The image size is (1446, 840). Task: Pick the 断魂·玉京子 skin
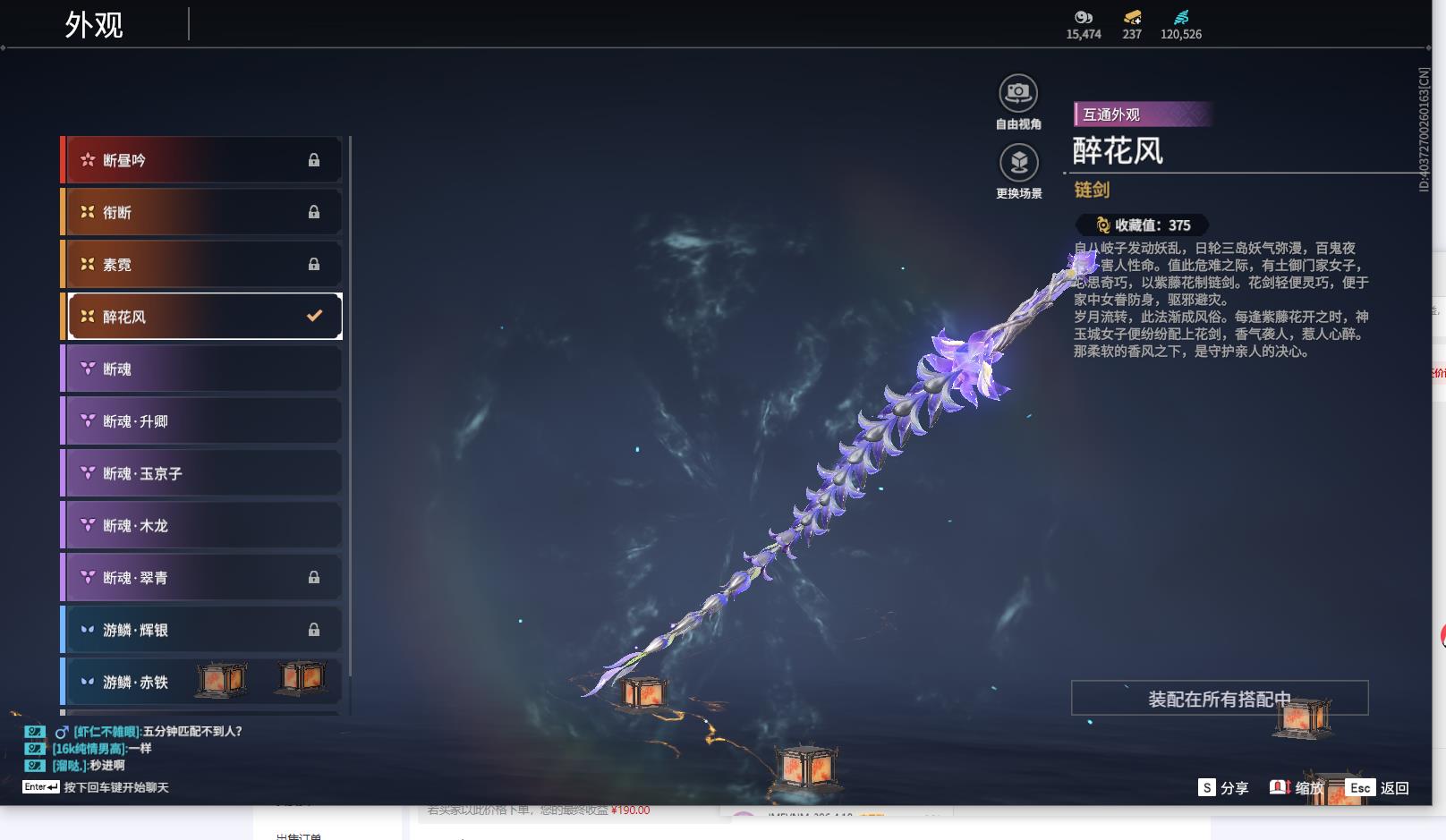click(202, 473)
